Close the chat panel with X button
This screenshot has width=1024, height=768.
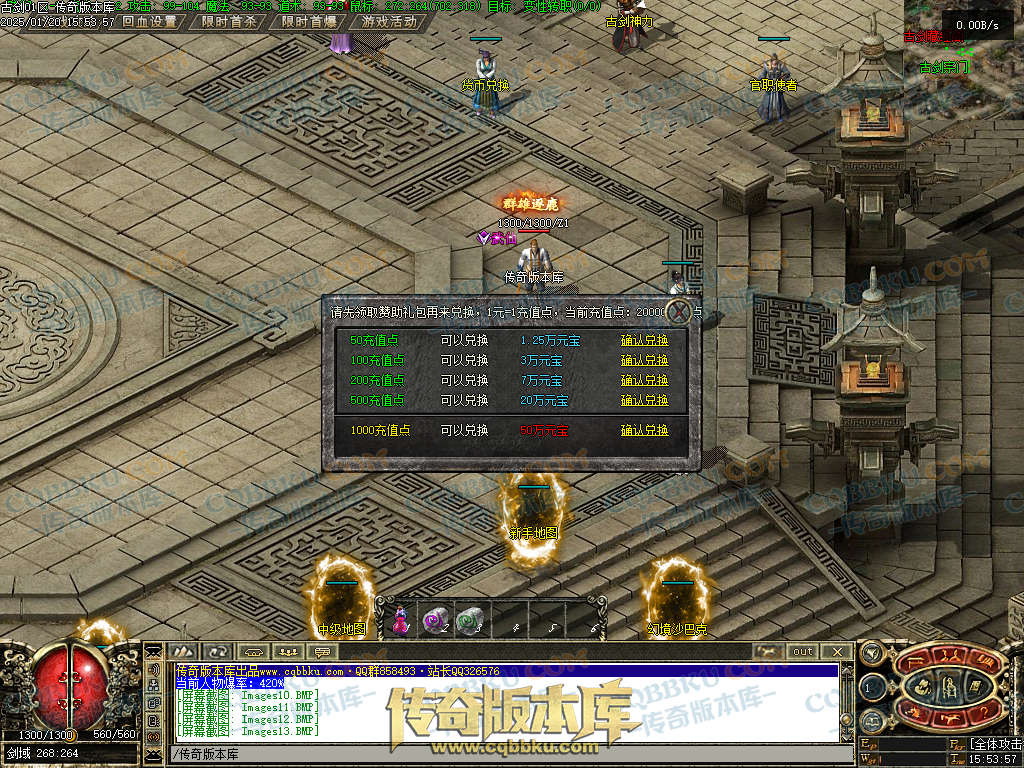click(837, 651)
